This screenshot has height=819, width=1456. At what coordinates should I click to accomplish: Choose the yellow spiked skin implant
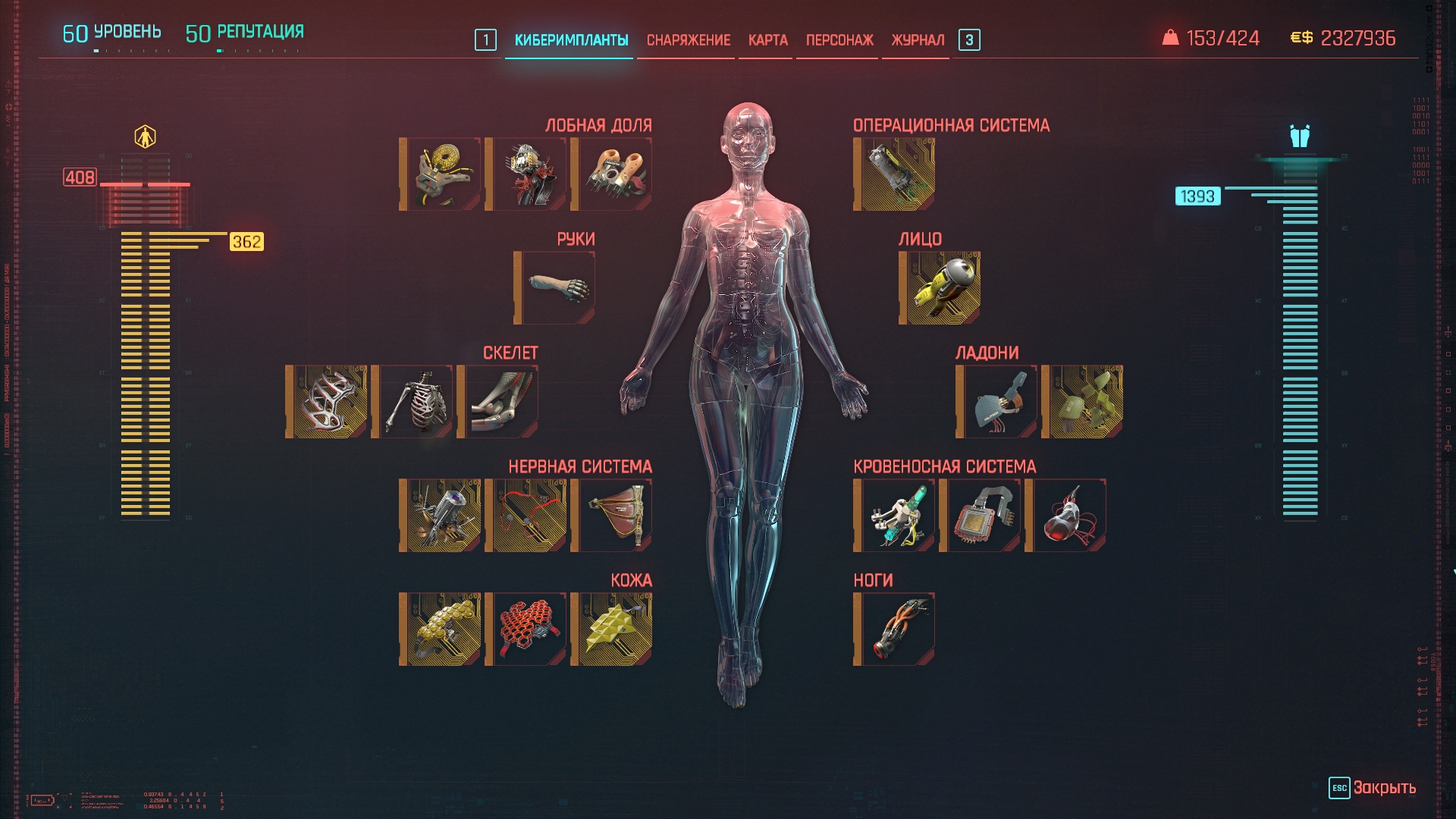tap(612, 629)
